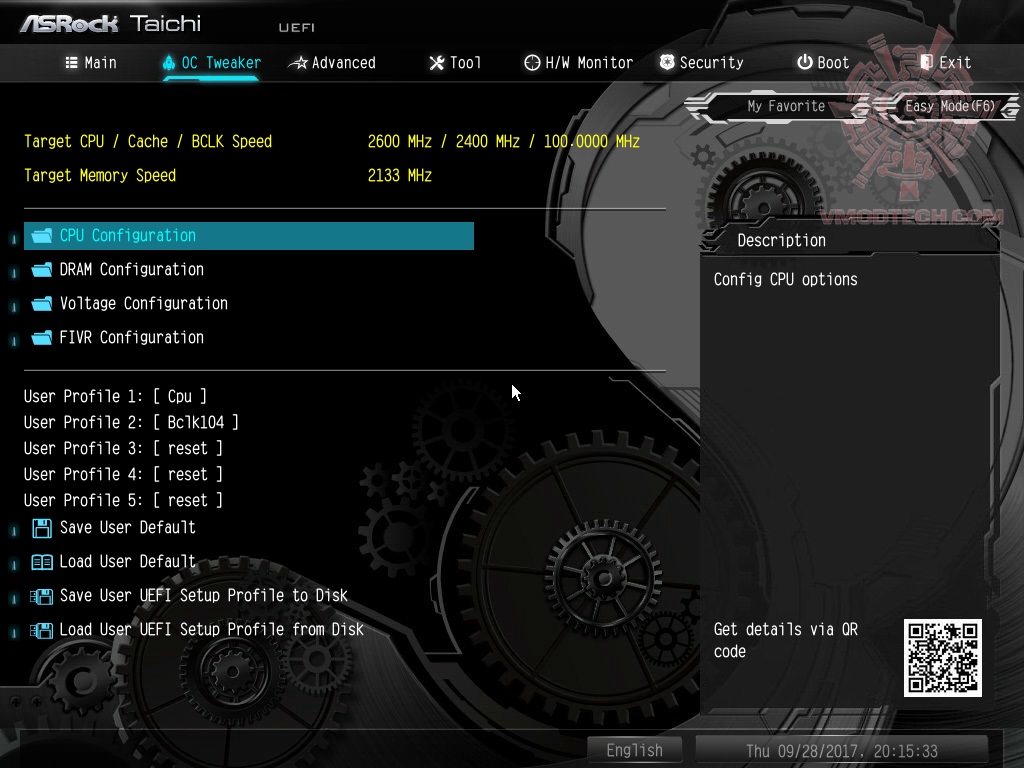Click Save User Default
The height and width of the screenshot is (768, 1024).
point(127,528)
